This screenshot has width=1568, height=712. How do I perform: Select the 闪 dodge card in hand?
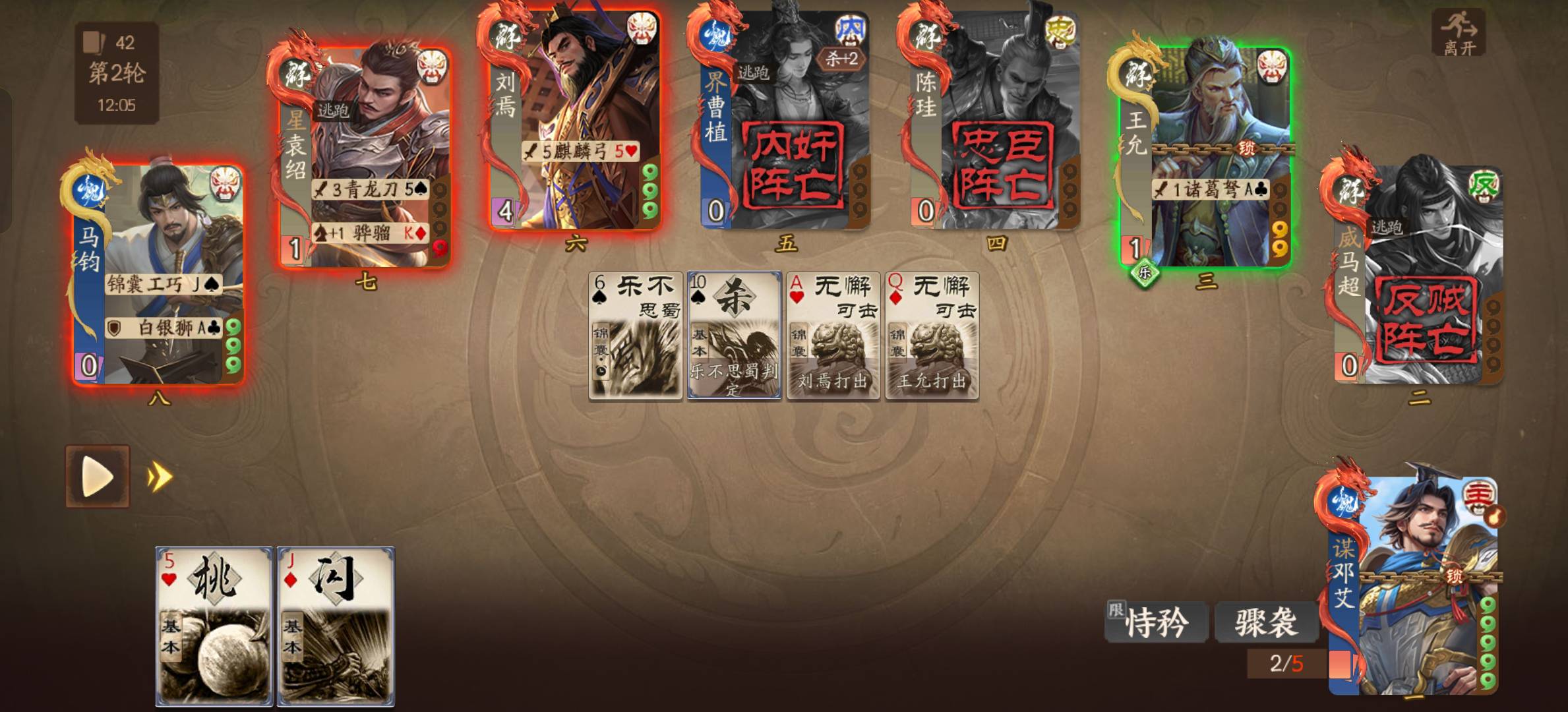[336, 625]
